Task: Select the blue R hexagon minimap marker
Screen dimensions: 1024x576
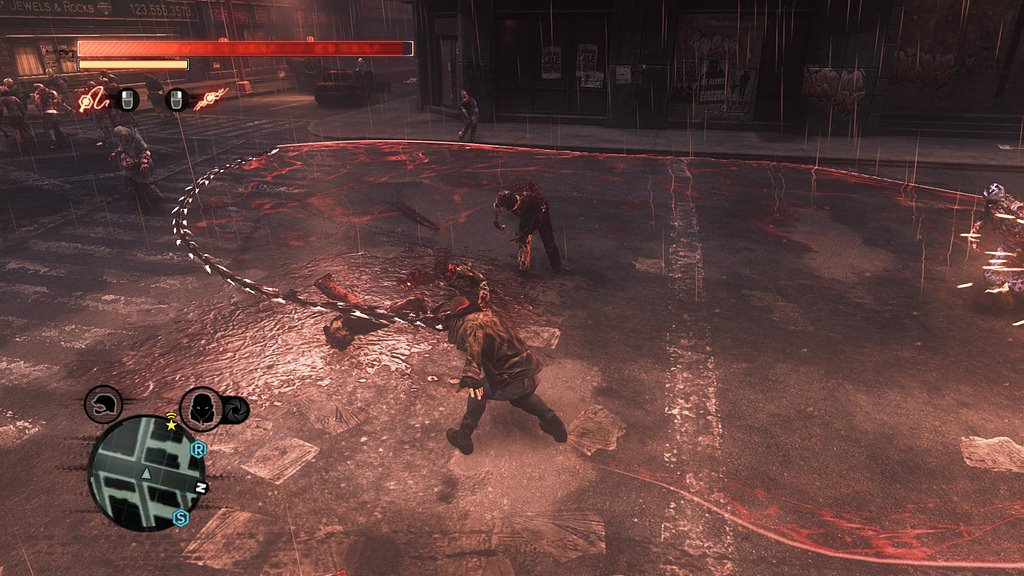Action: tap(198, 450)
